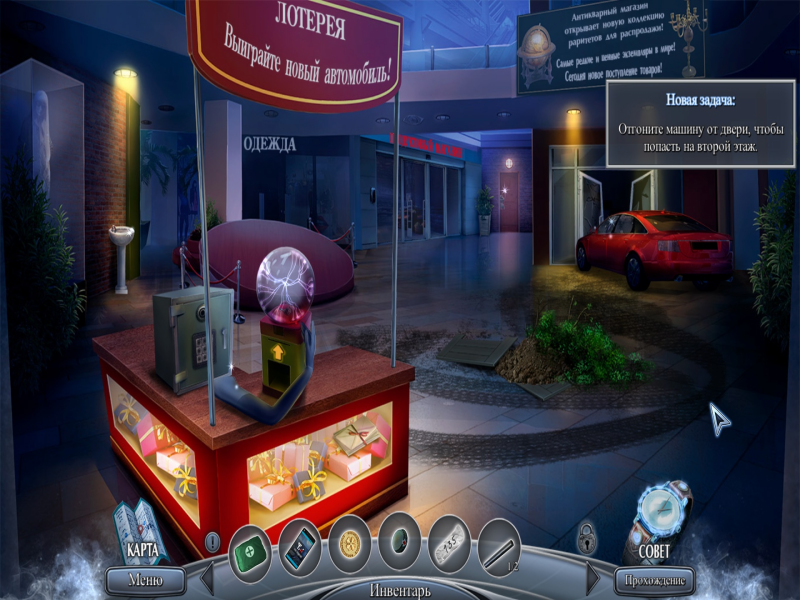Select the black rod inventory item

pyautogui.click(x=499, y=547)
